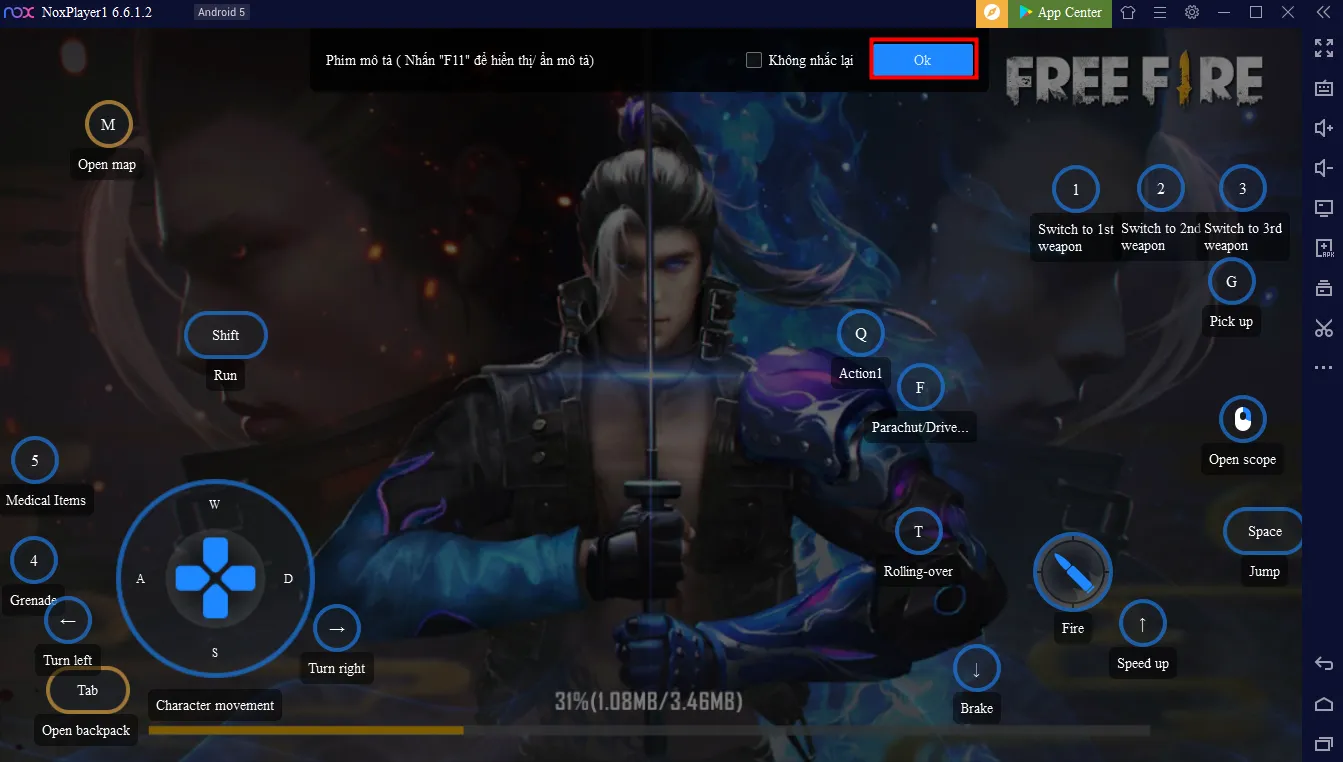Click the volume up icon in sidebar

click(1323, 127)
